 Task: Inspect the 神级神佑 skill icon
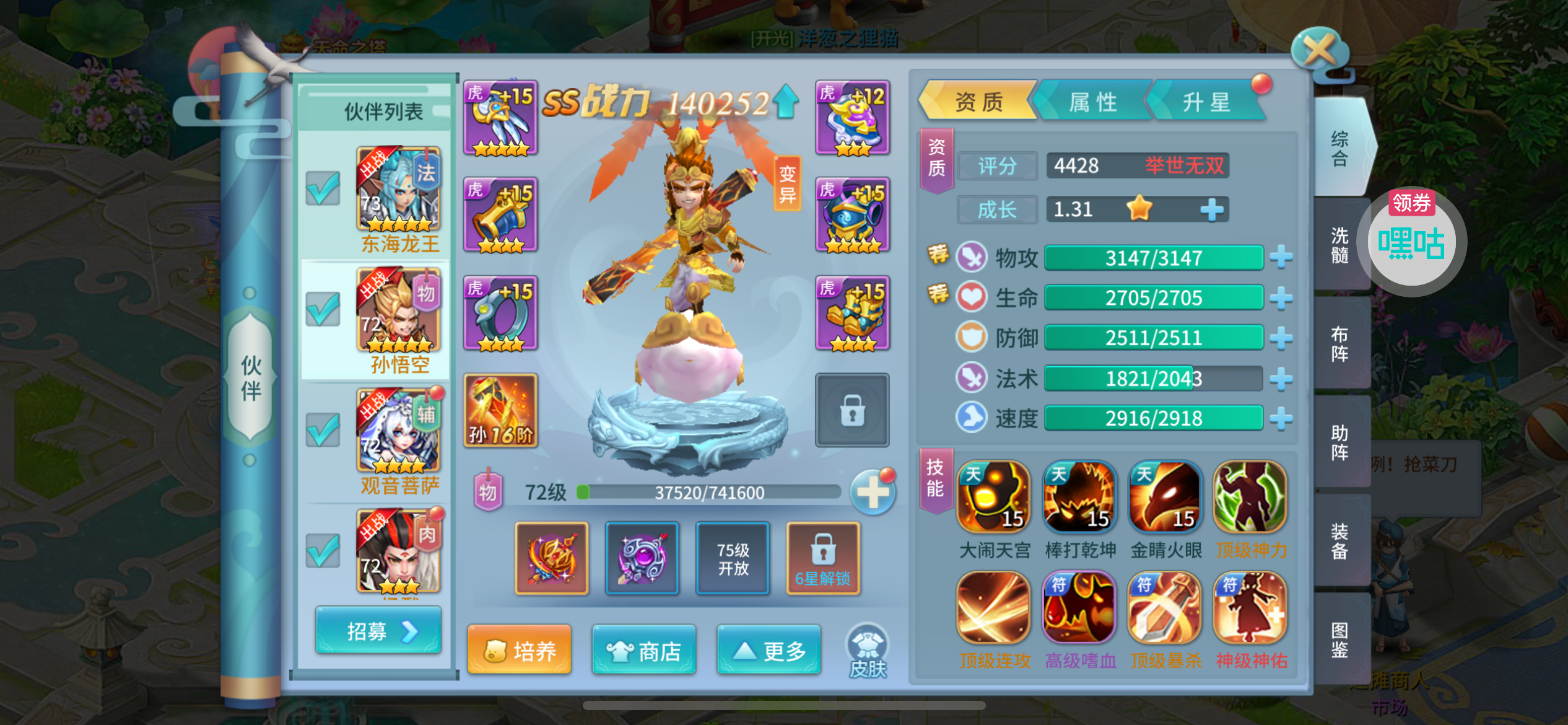coord(1250,609)
